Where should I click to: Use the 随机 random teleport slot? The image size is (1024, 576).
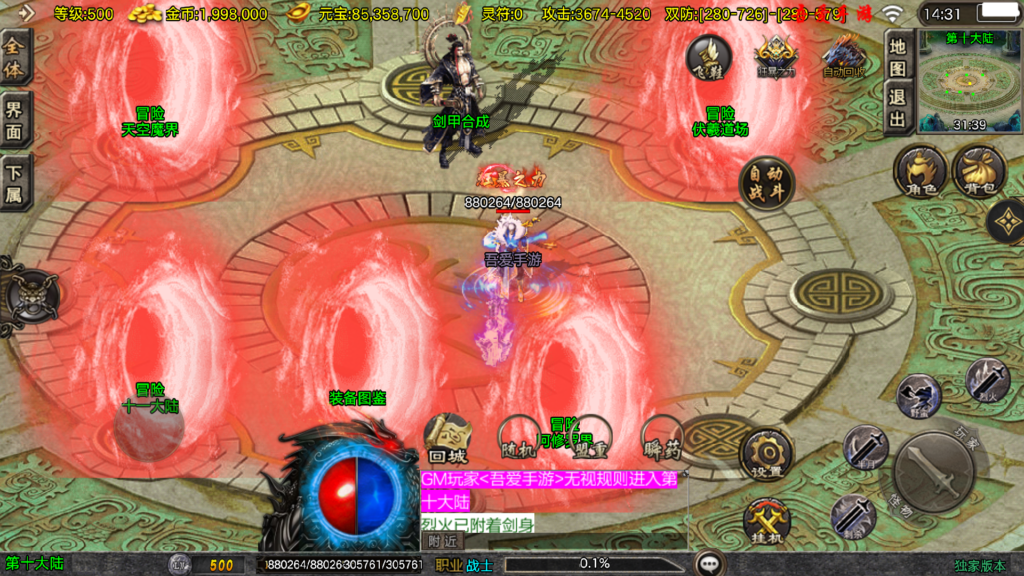pyautogui.click(x=518, y=438)
